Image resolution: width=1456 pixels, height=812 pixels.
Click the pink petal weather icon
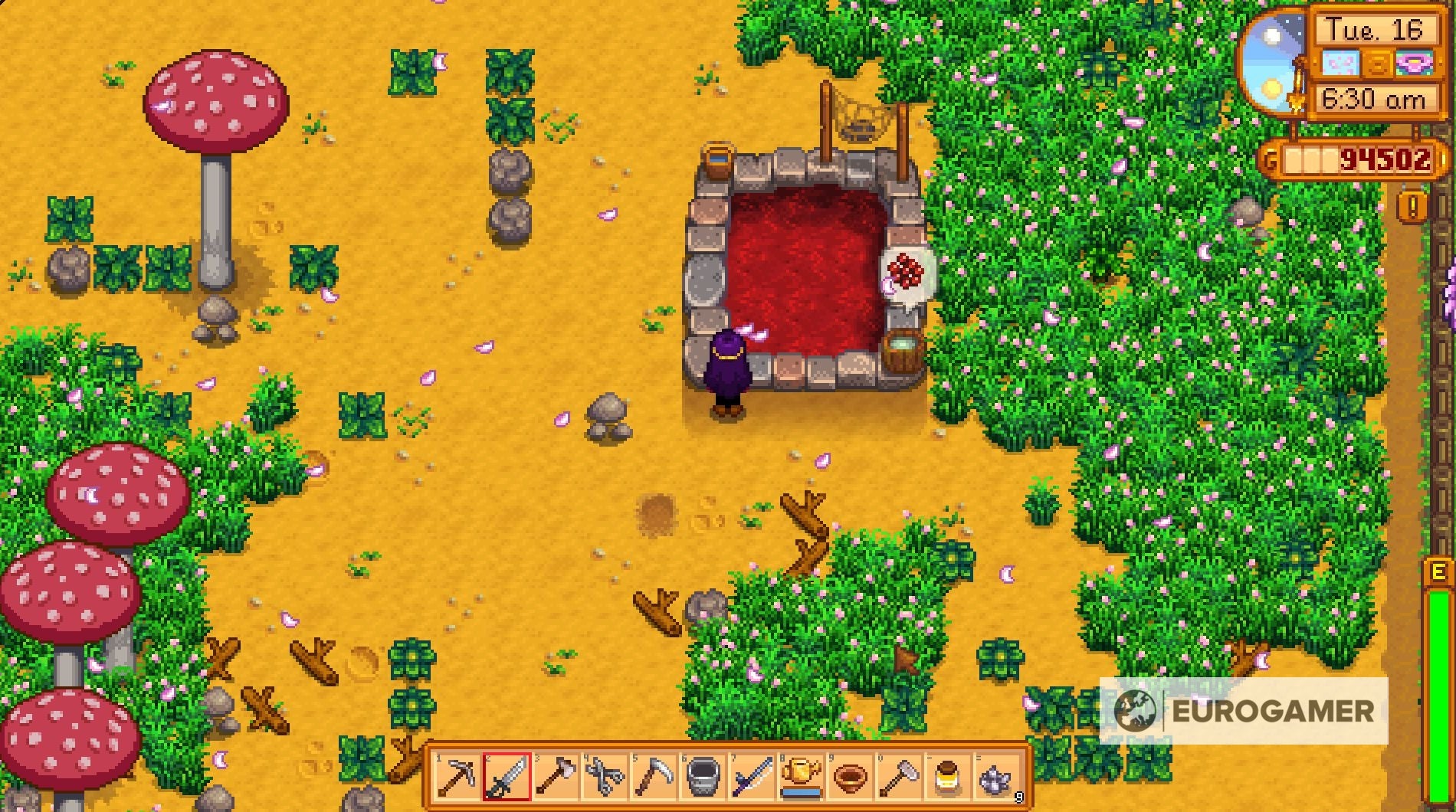point(1340,63)
